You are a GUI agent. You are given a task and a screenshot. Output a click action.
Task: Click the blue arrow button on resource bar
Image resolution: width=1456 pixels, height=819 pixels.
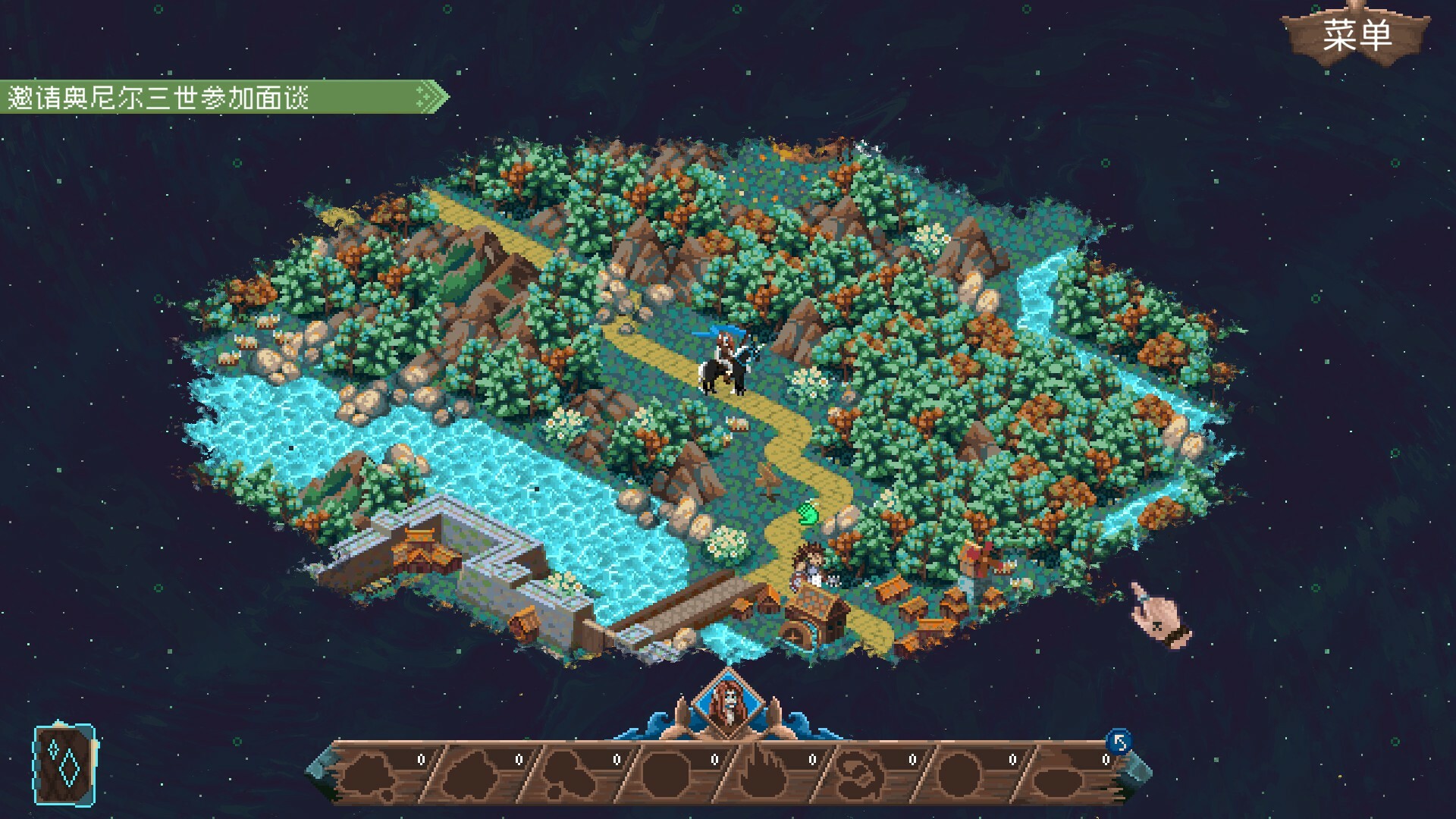[x=1119, y=741]
